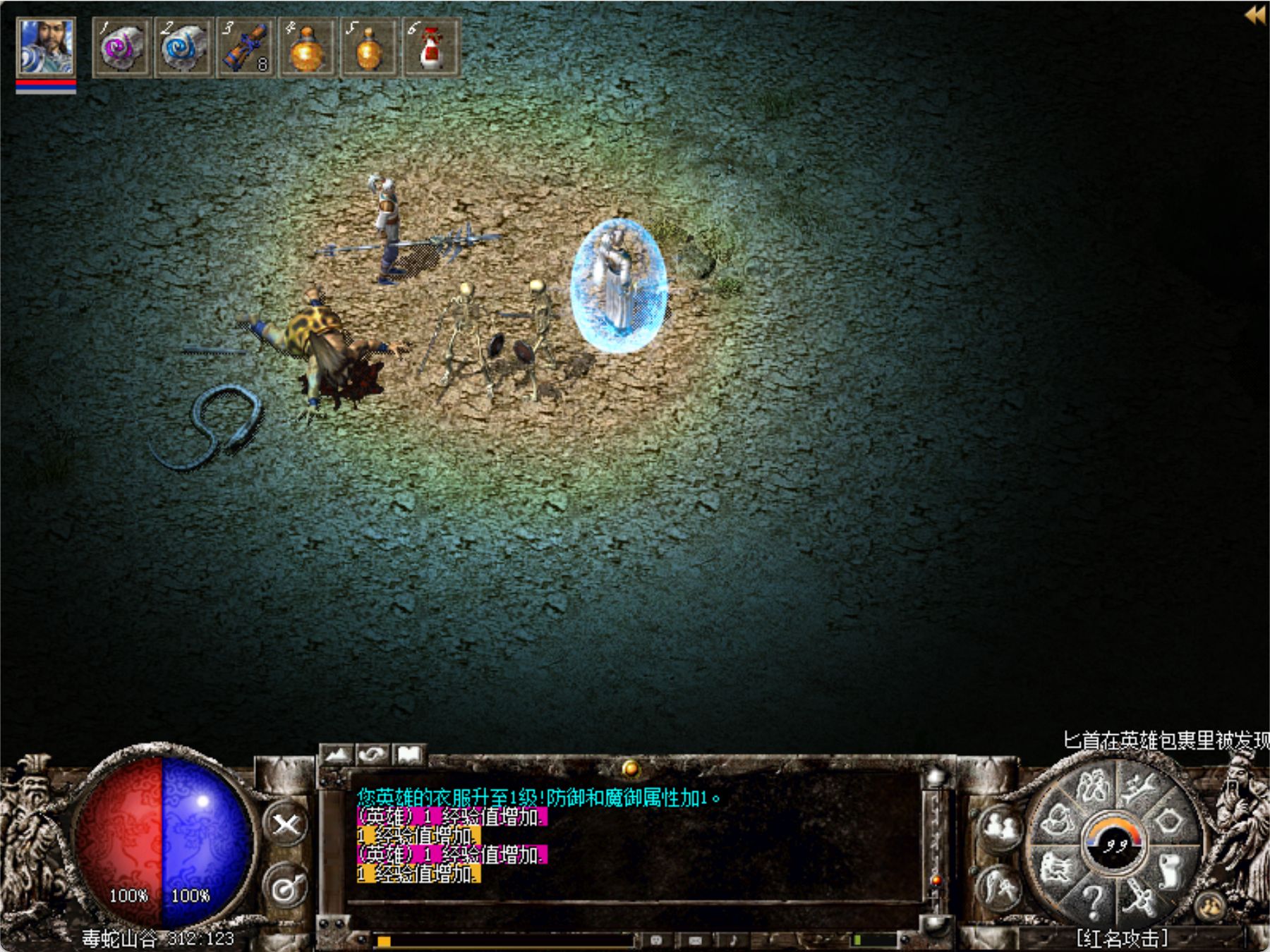This screenshot has height=952, width=1270.
Task: Open the two-people group button
Action: tap(1000, 827)
